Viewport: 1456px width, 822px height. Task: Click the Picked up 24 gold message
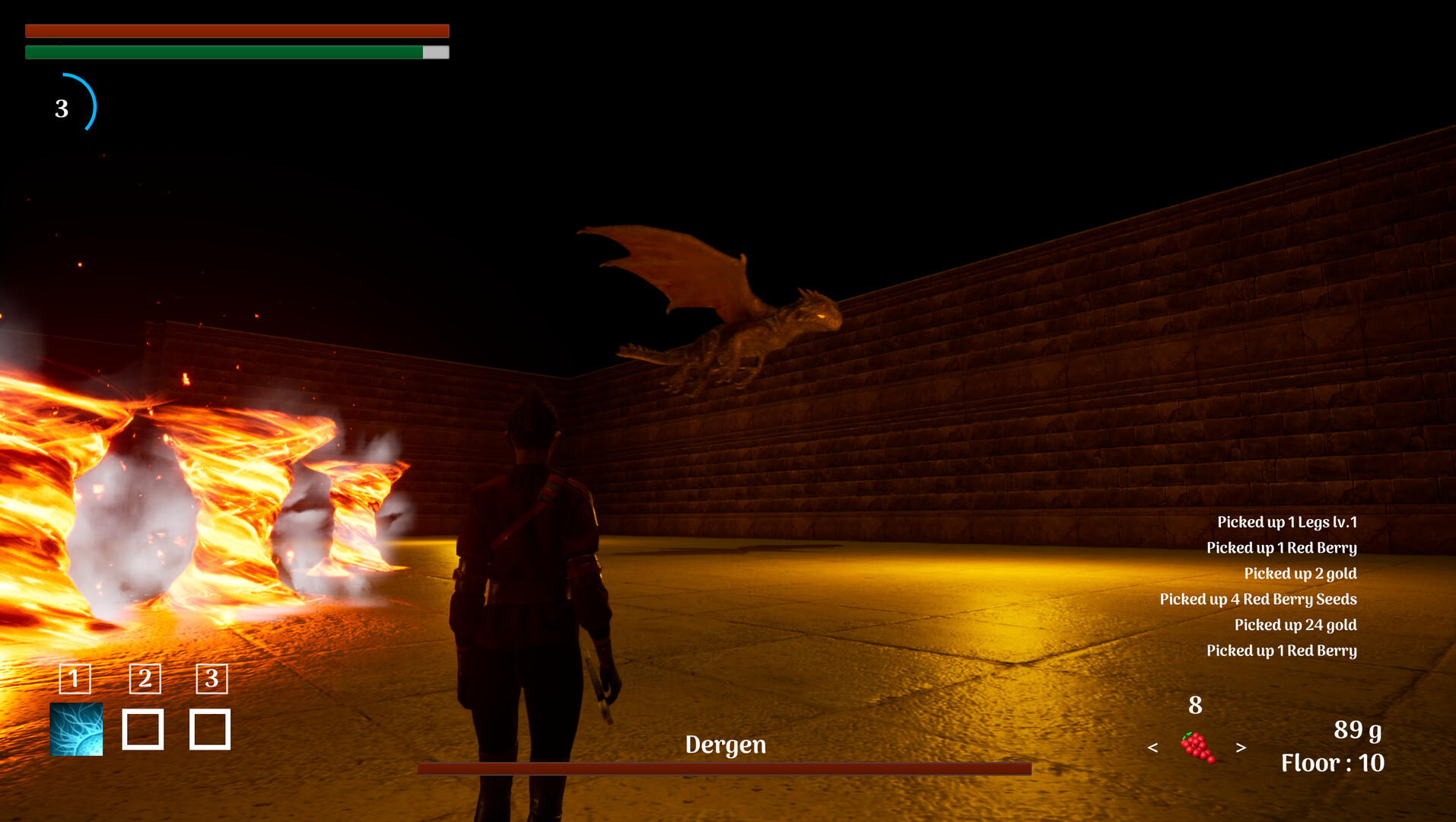[x=1295, y=625]
